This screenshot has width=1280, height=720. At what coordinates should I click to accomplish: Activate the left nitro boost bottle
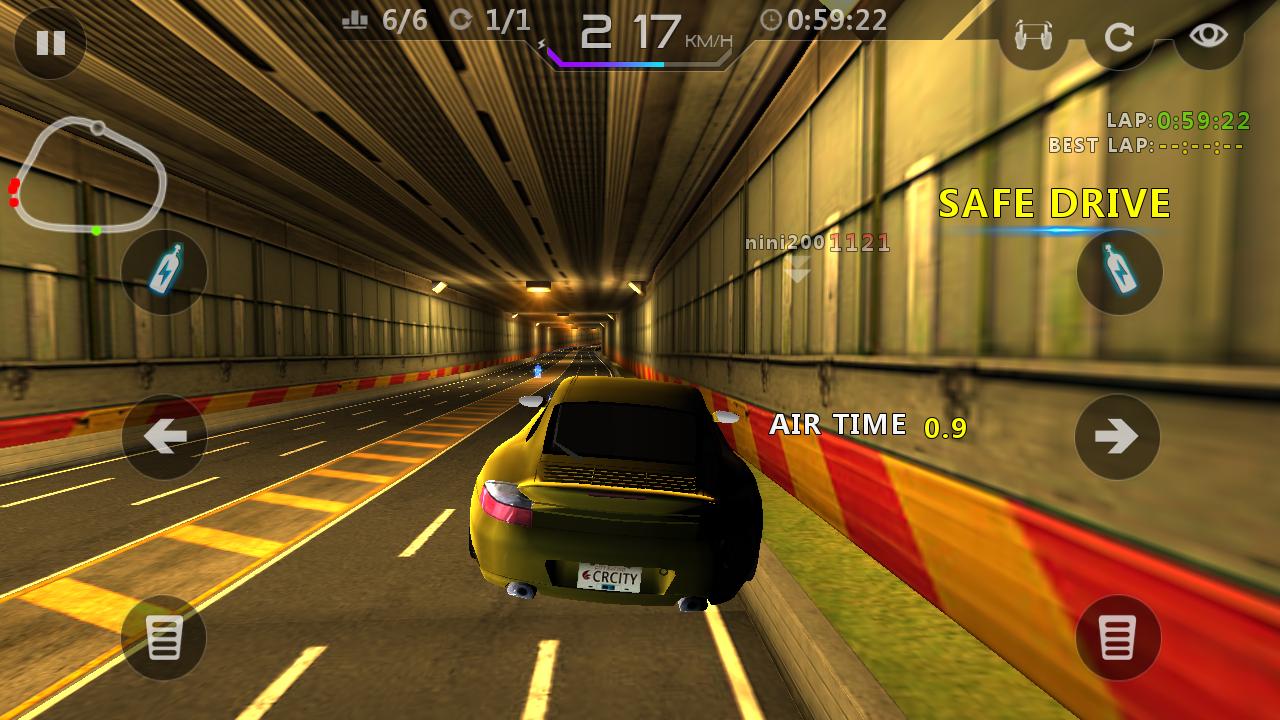coord(163,270)
